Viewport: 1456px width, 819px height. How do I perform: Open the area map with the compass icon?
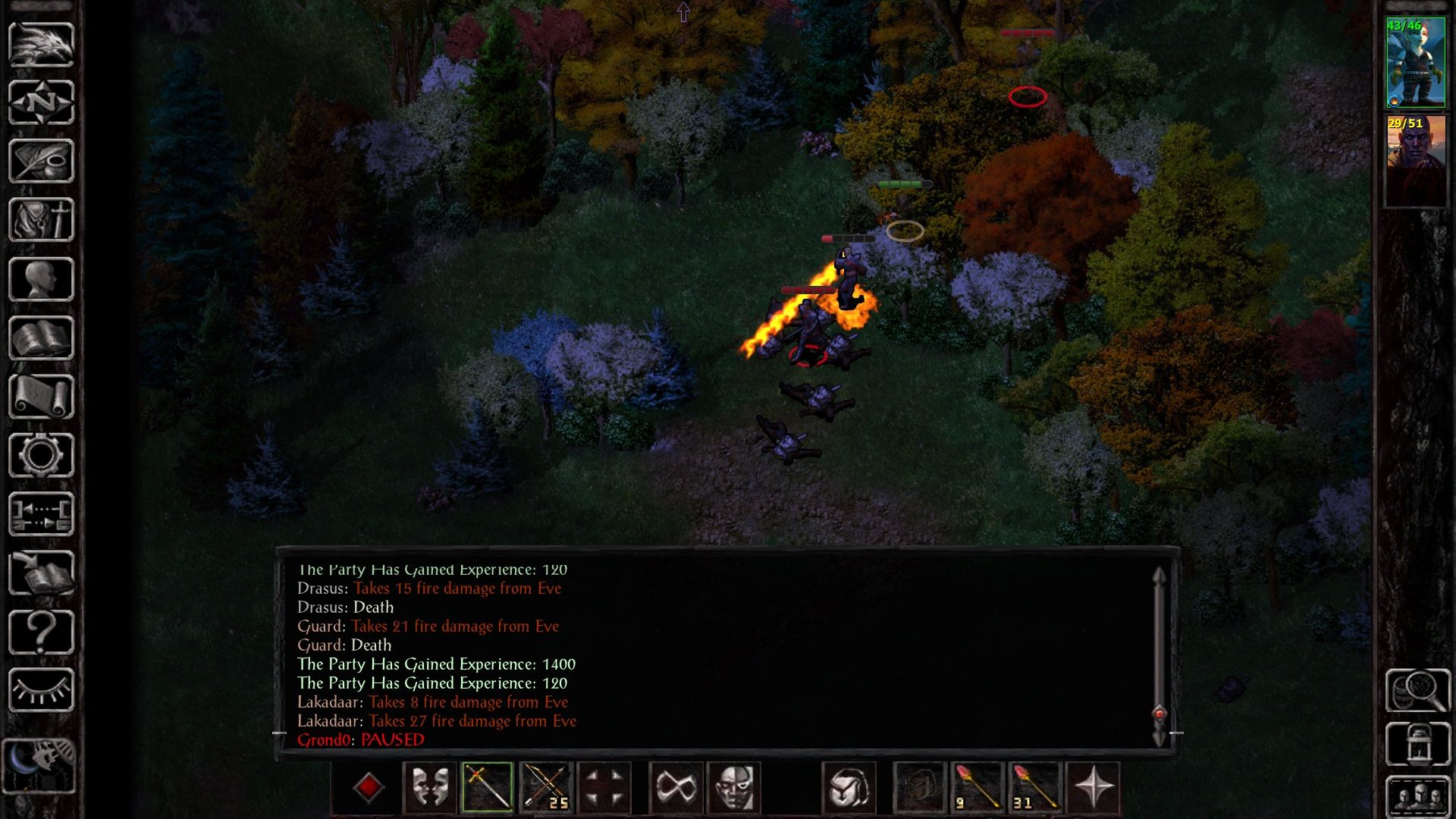point(41,102)
